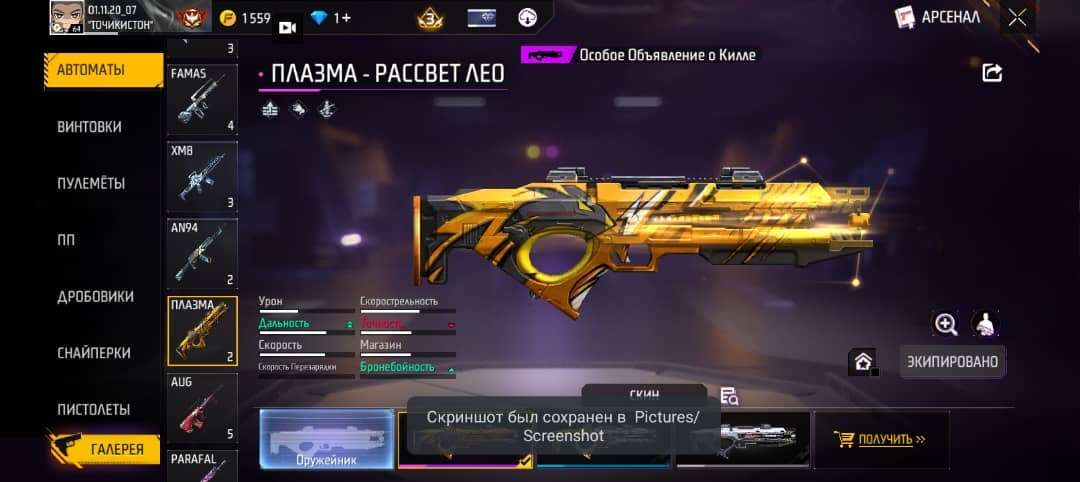Select the AUG weapon in the list

click(201, 408)
